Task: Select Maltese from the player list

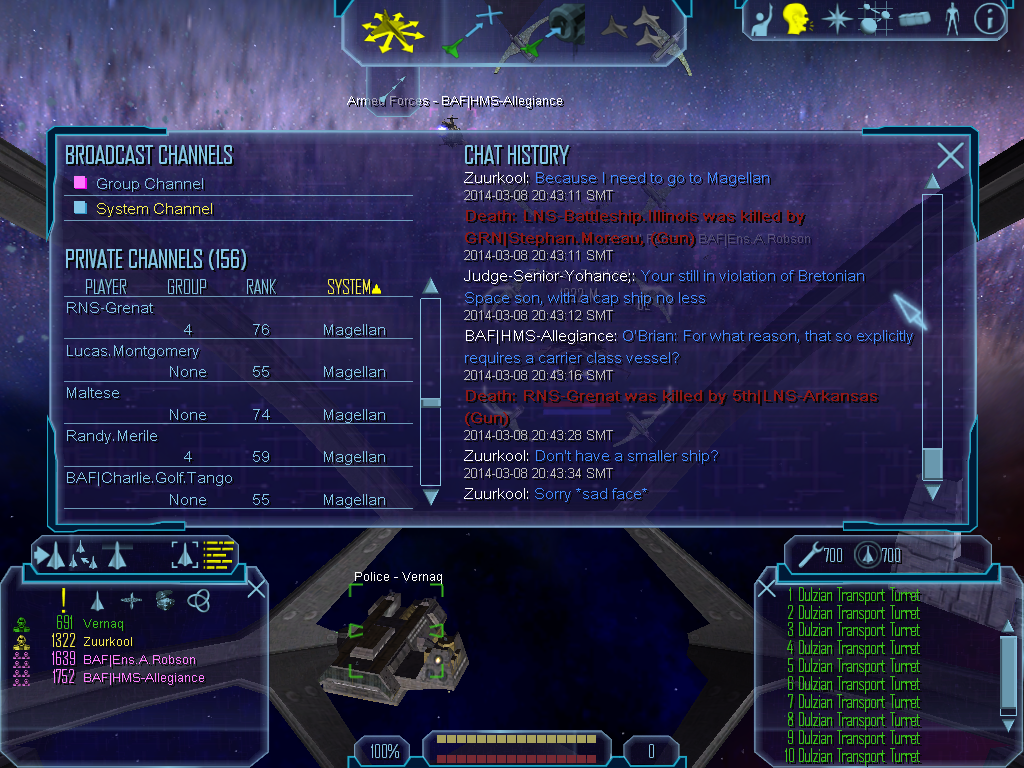Action: (x=93, y=393)
